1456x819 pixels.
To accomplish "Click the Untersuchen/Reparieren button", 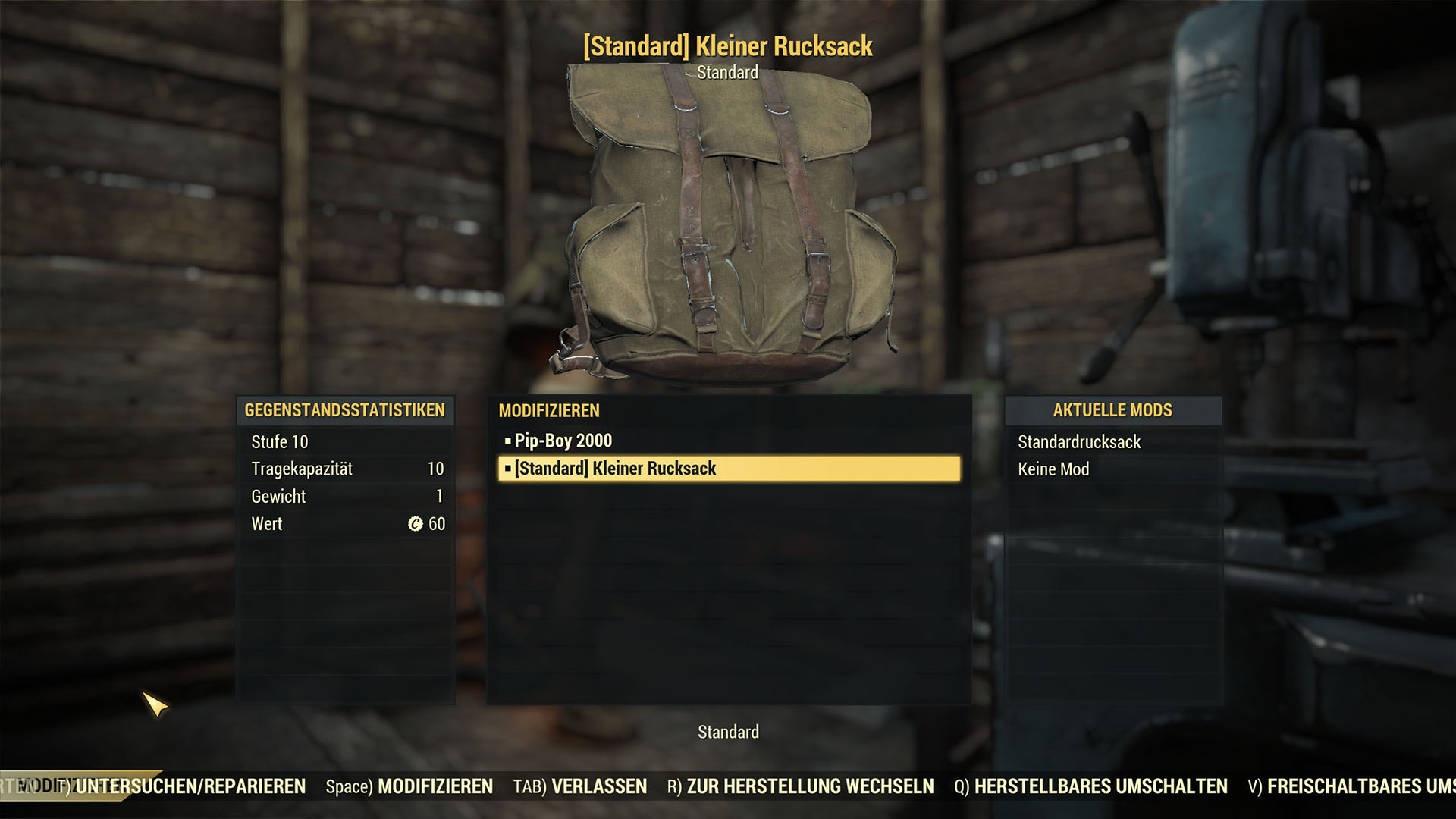I will [x=190, y=786].
